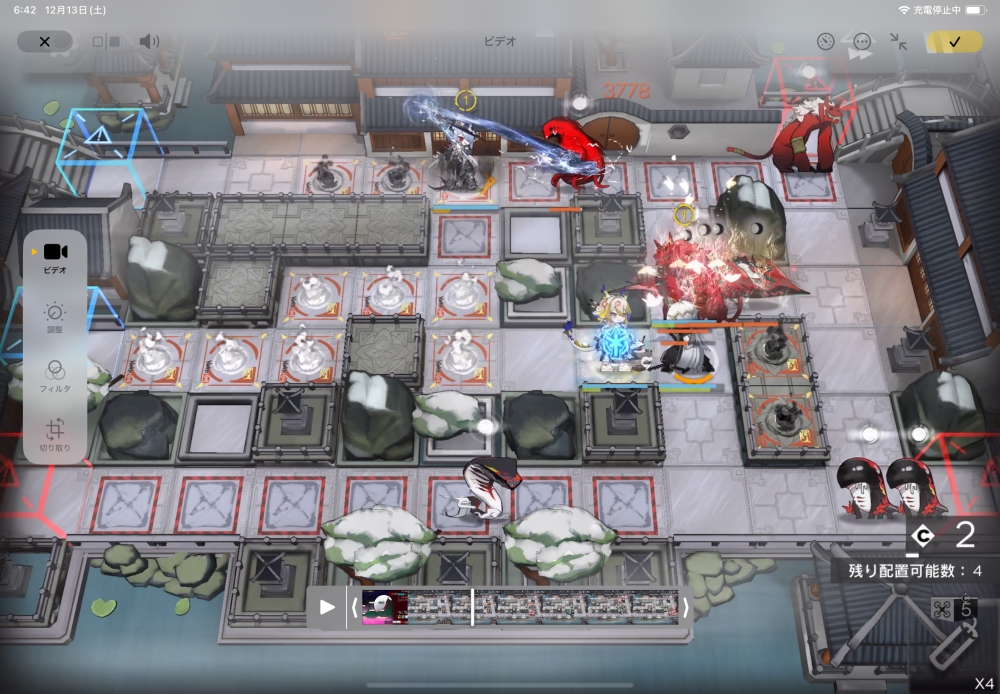Viewport: 1000px width, 694px height.
Task: Confirm the edit with the yellow checkmark
Action: pos(954,41)
